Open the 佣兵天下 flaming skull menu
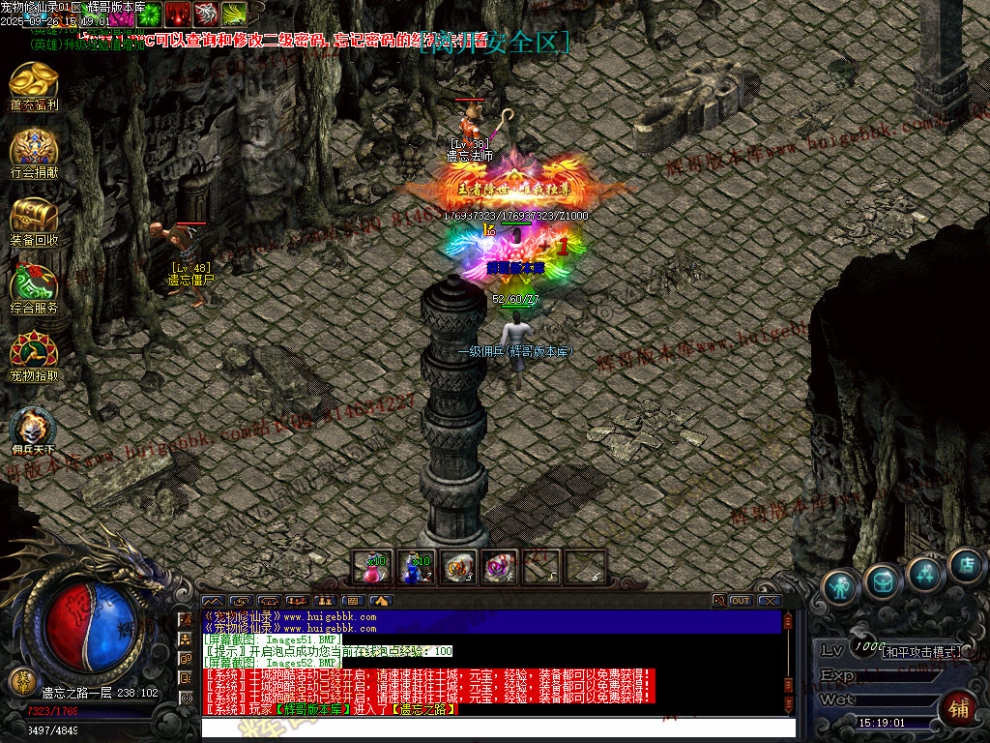Image resolution: width=990 pixels, height=743 pixels. pos(34,427)
